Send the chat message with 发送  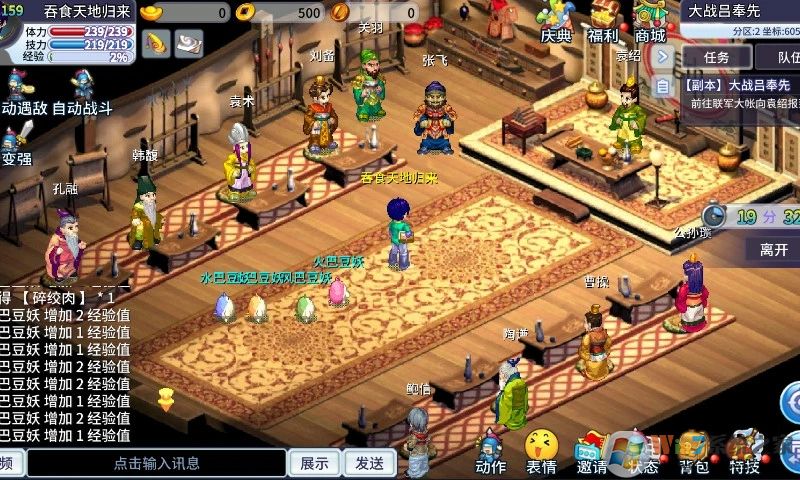(x=369, y=463)
